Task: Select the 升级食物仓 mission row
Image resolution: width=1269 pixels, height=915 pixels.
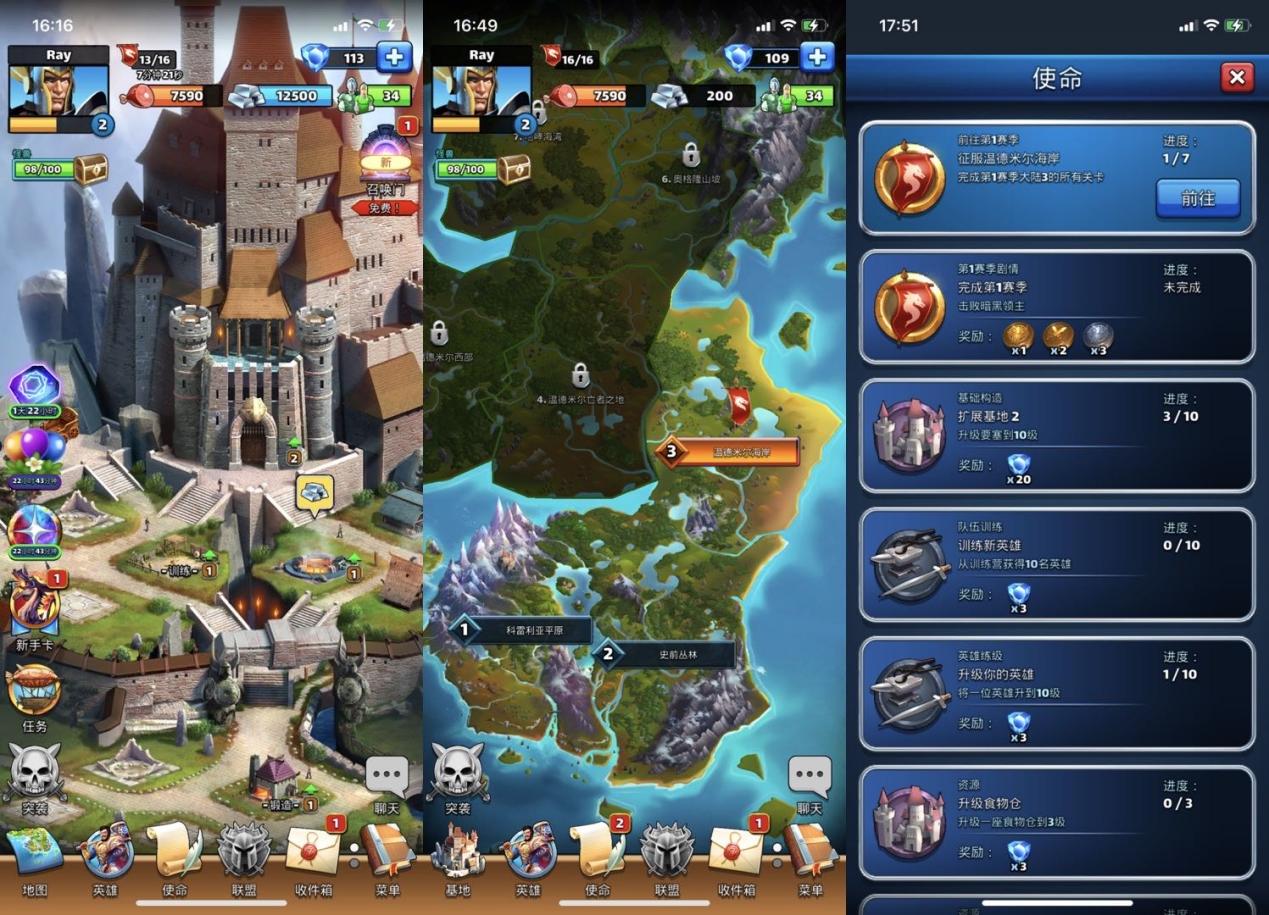Action: (x=1056, y=822)
